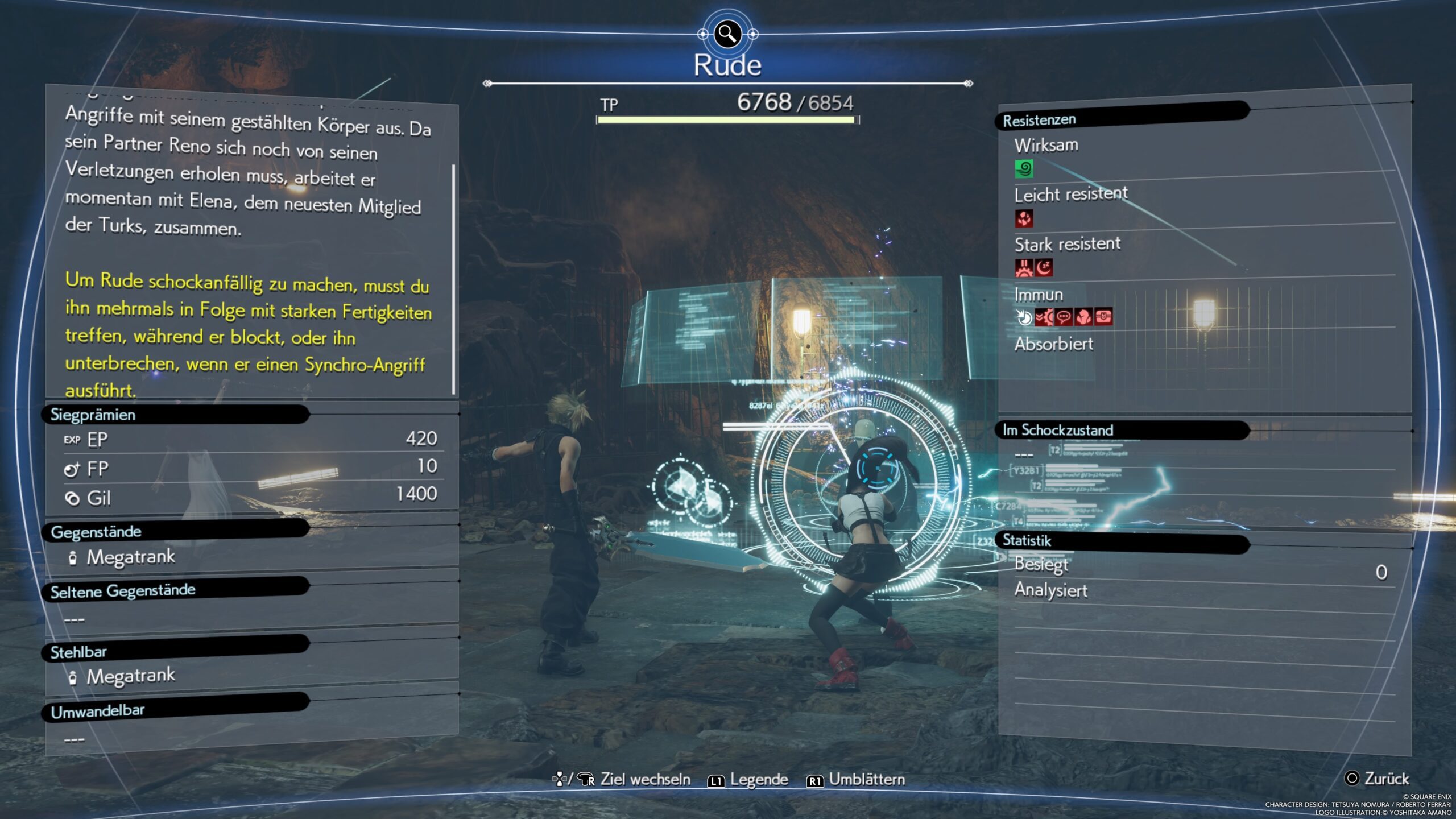Click the magnifying glass analysis icon above Rude
Viewport: 1456px width, 819px height.
click(x=727, y=34)
